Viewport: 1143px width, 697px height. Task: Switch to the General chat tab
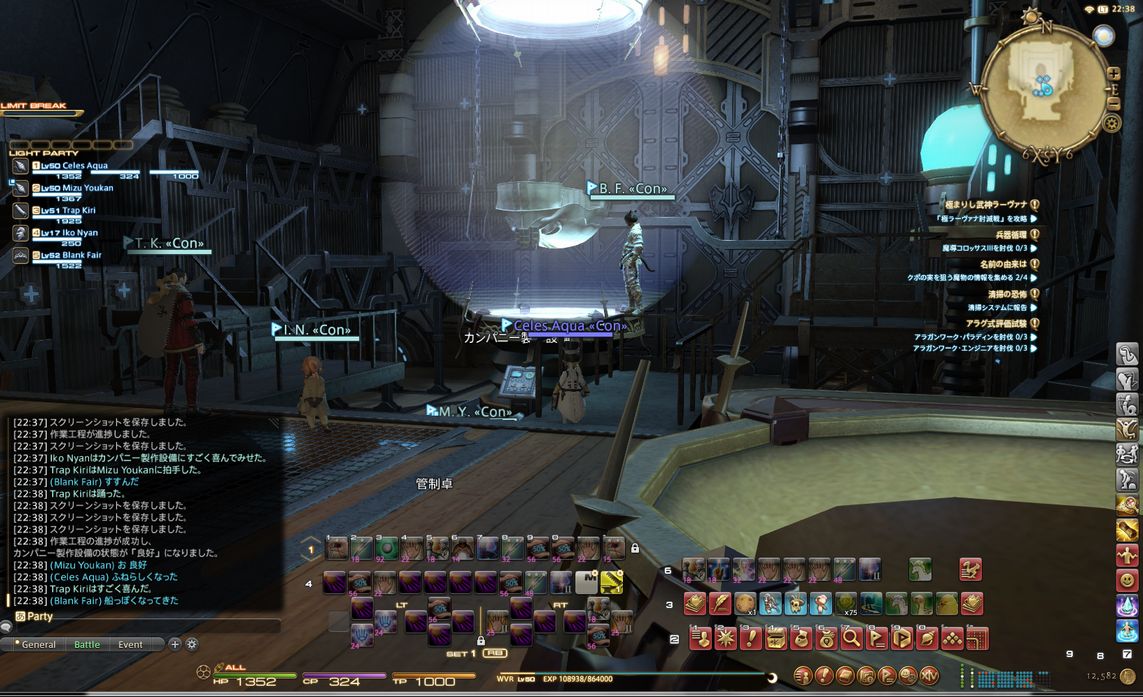(39, 645)
